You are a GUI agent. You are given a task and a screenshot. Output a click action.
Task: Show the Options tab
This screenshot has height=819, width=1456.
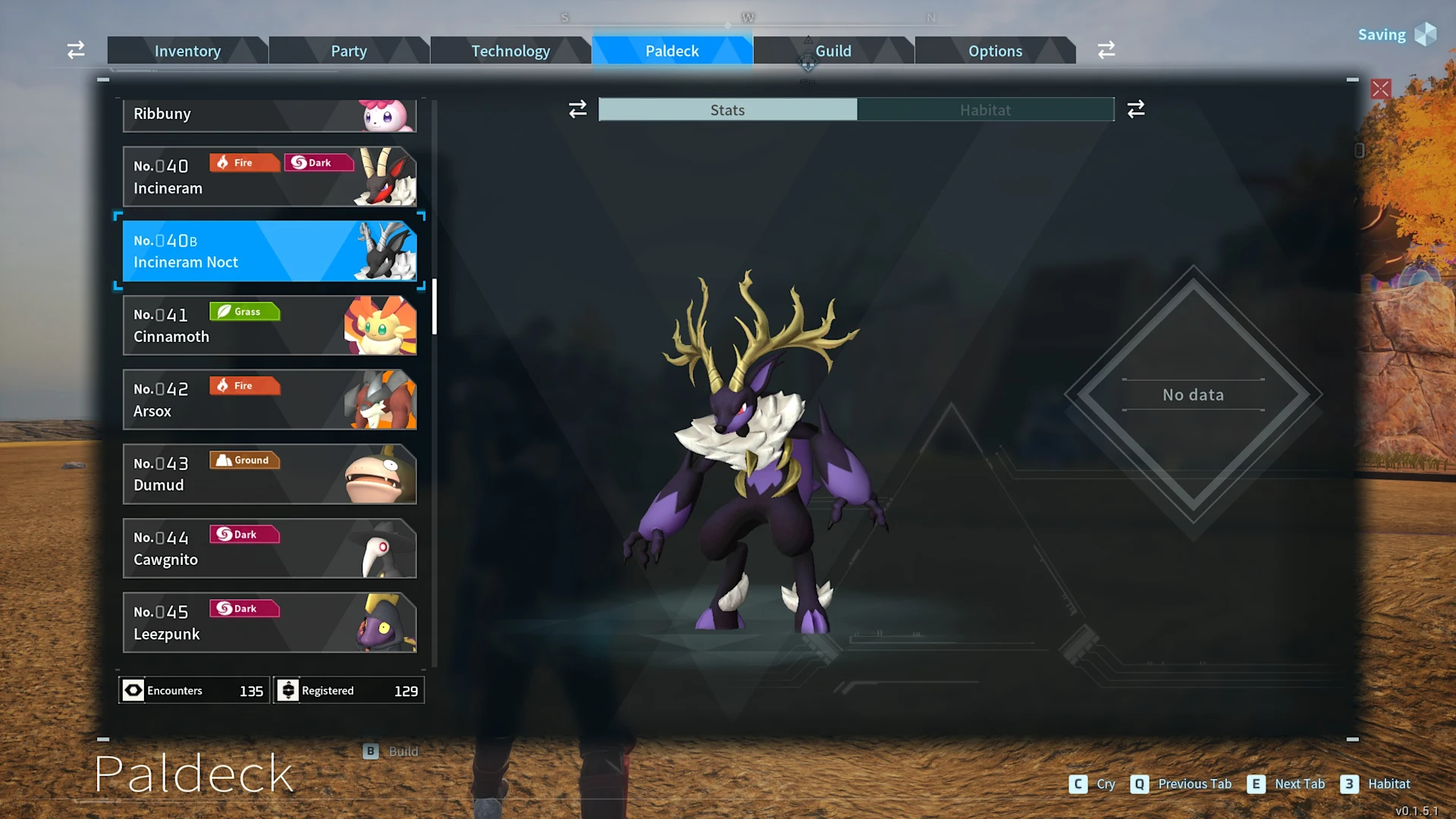coord(995,51)
